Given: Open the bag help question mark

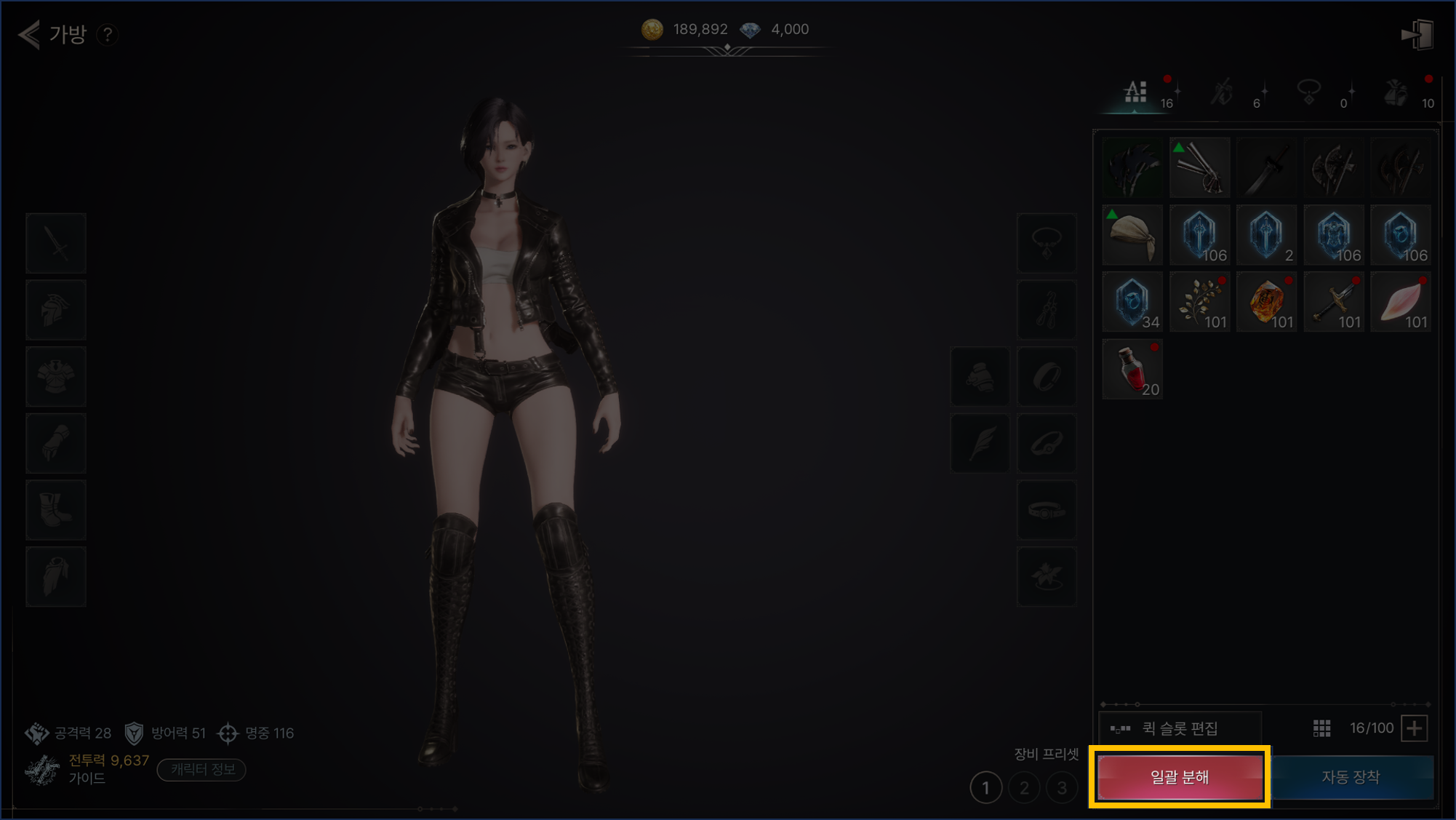Looking at the screenshot, I should tap(108, 34).
